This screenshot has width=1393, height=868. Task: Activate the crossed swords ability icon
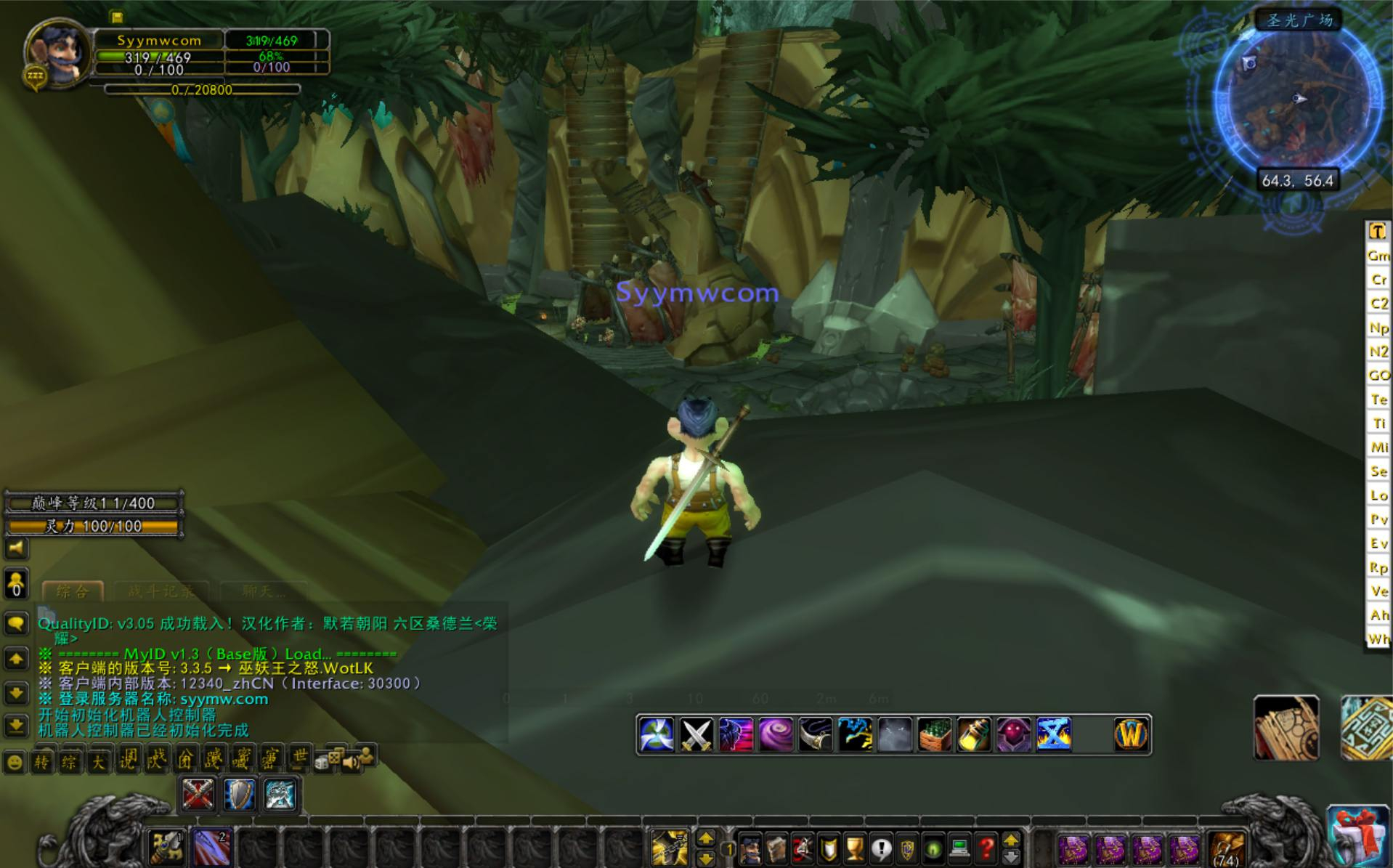click(696, 735)
